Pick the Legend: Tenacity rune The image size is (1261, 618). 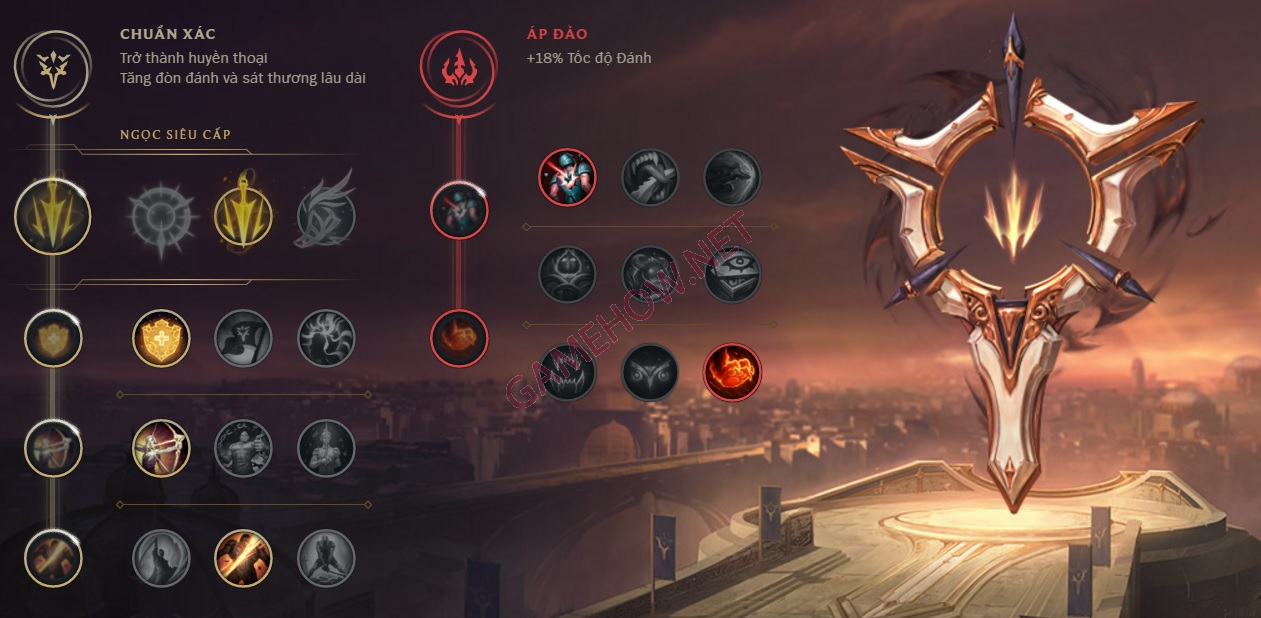coord(244,447)
